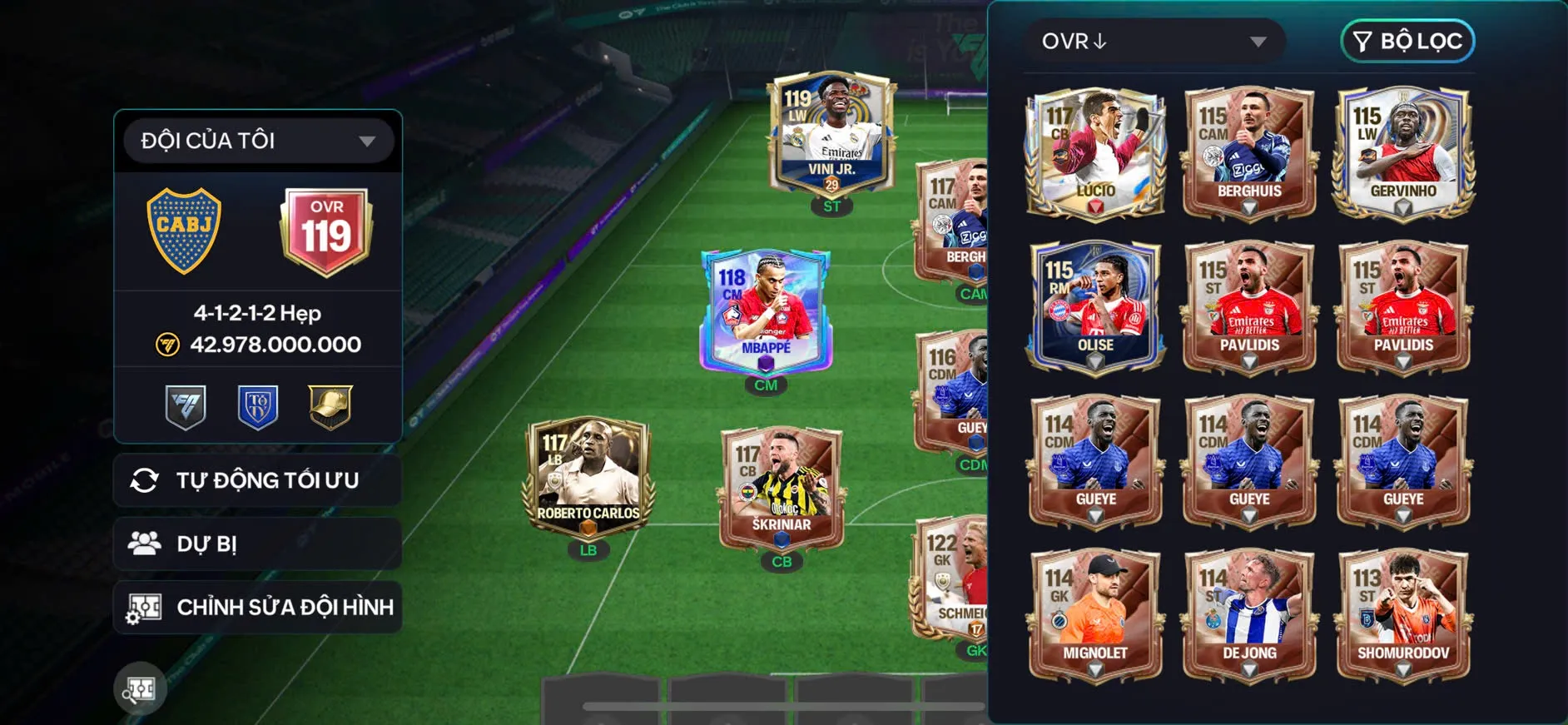Open the ĐỘI CỦA TÔI dropdown

pyautogui.click(x=258, y=141)
